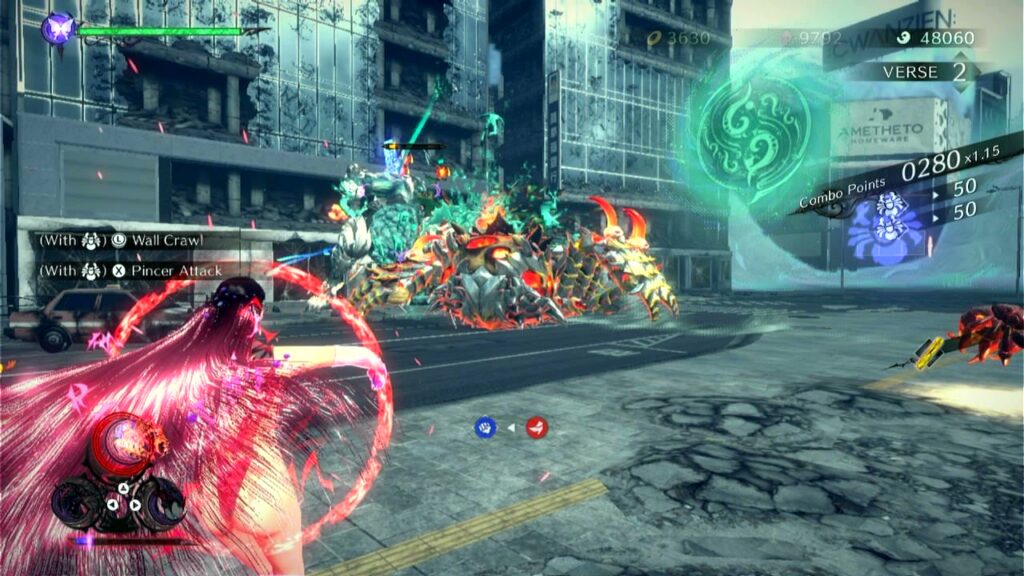Image resolution: width=1024 pixels, height=576 pixels.
Task: Switch to the red weapon set icon
Action: point(537,428)
